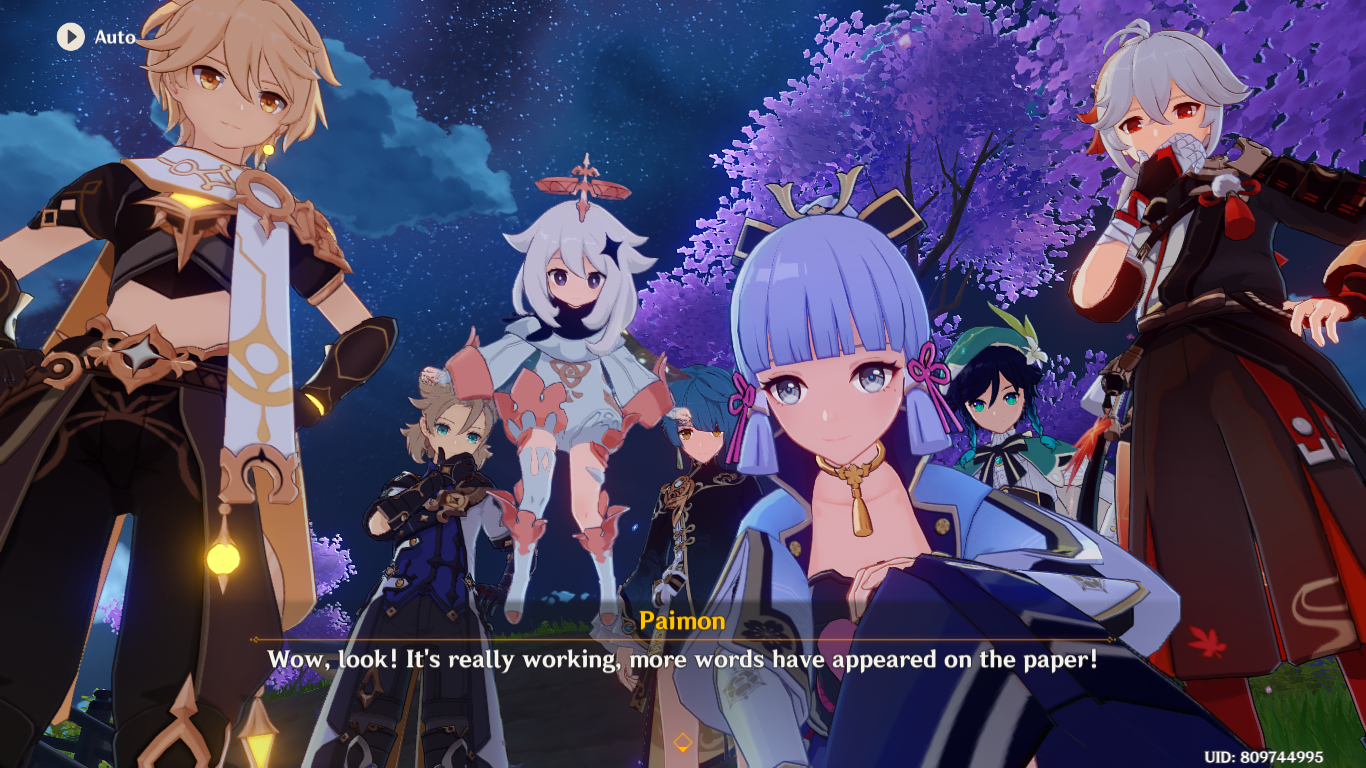Select the Paimon speaker name label
The image size is (1366, 768).
683,621
